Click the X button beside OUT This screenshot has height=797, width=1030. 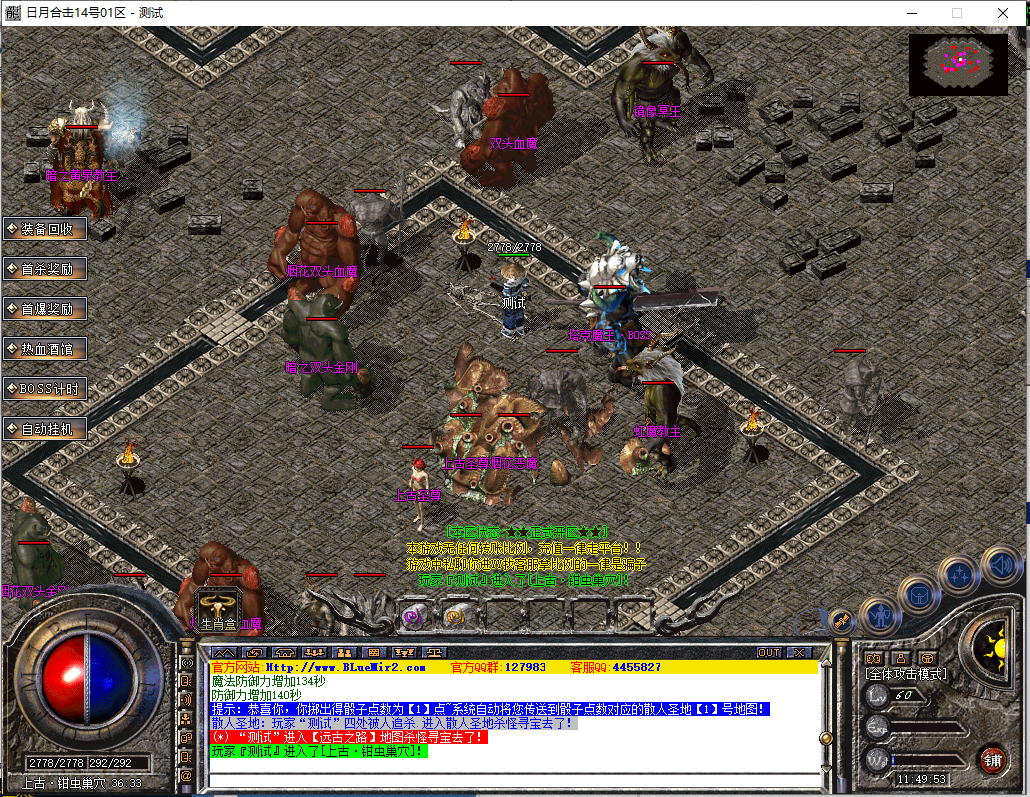click(x=797, y=652)
